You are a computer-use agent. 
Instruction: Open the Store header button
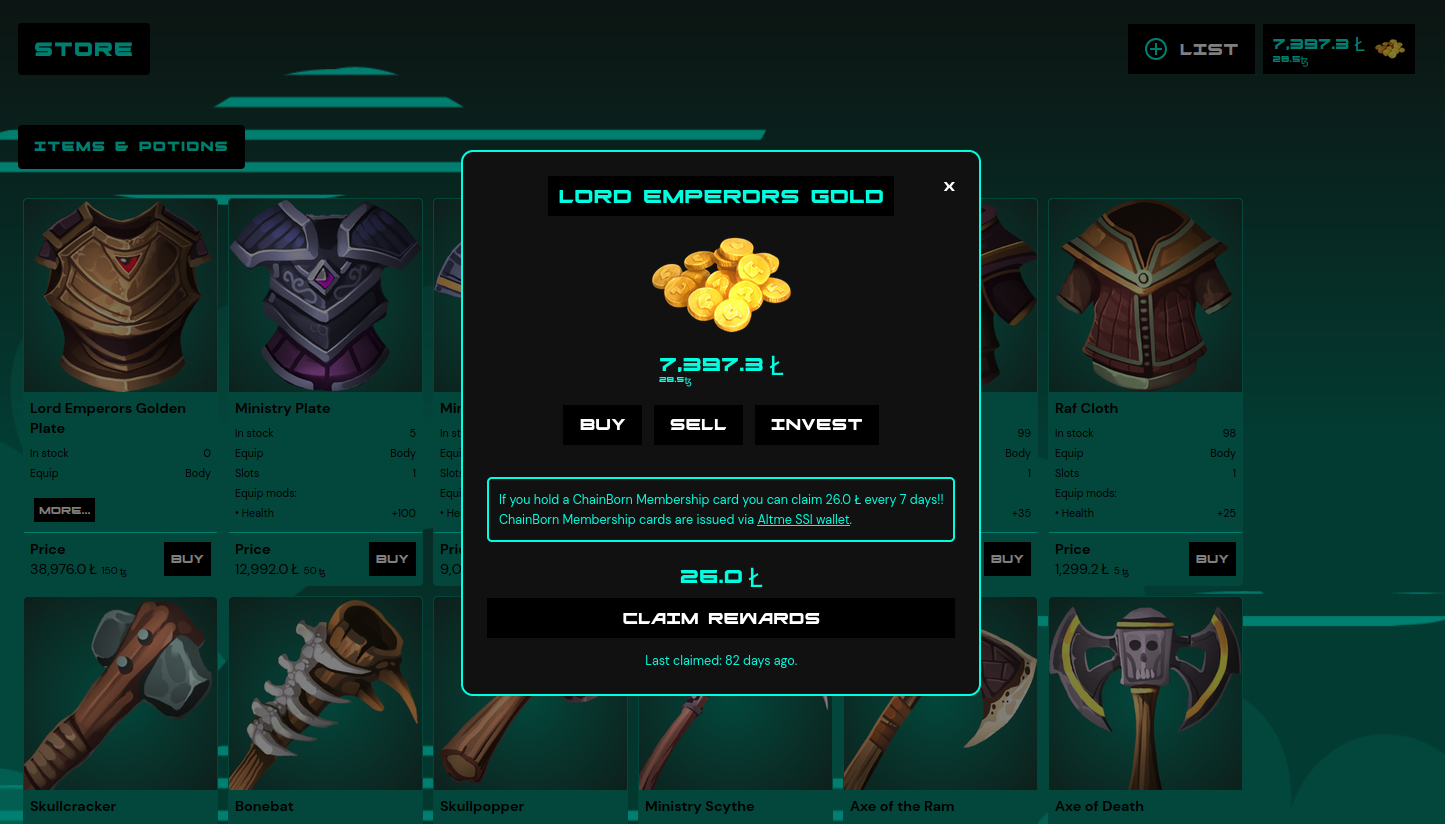(x=84, y=49)
